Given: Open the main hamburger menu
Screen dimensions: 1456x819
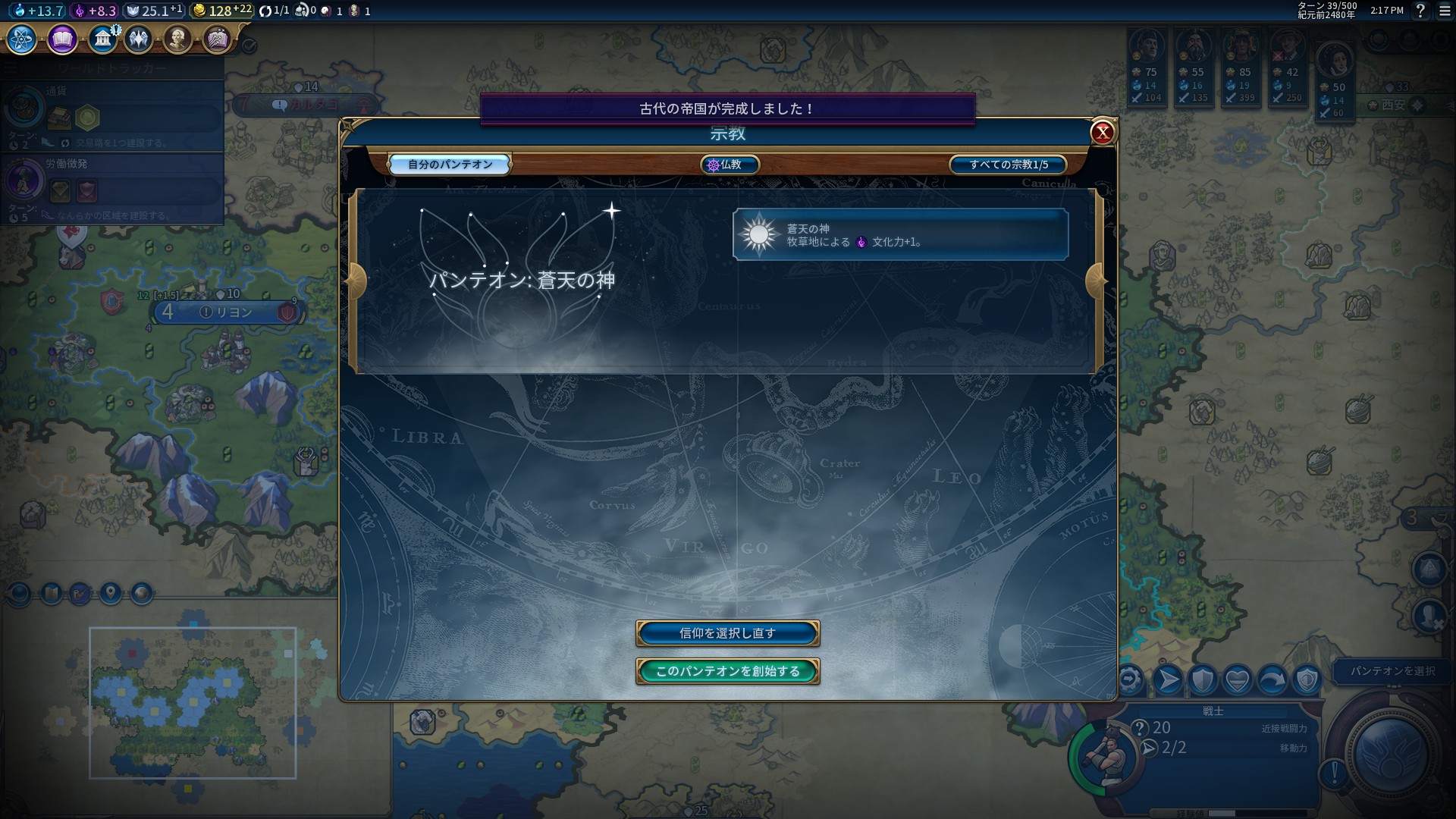Looking at the screenshot, I should point(1445,11).
